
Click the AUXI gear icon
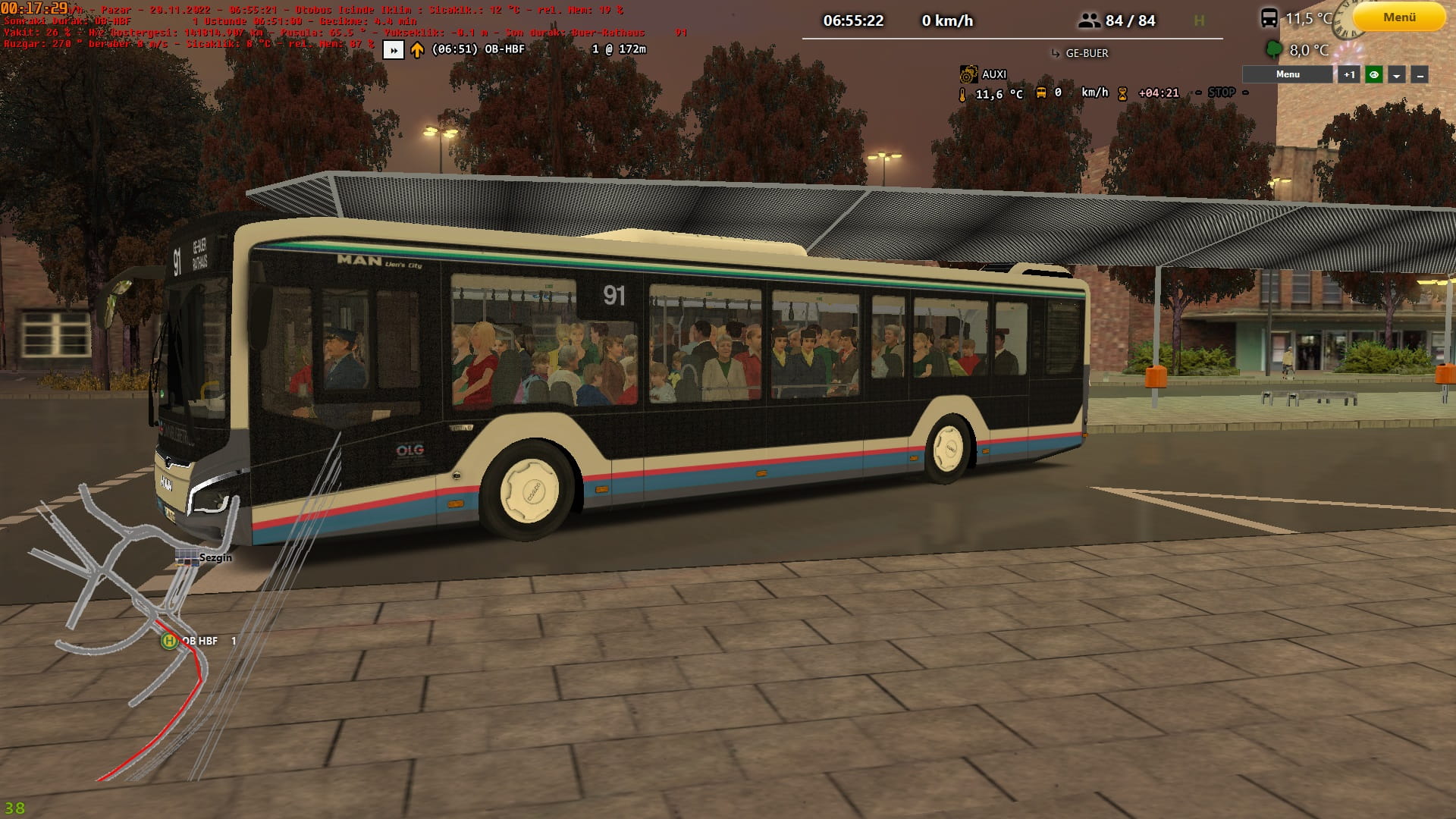click(968, 74)
